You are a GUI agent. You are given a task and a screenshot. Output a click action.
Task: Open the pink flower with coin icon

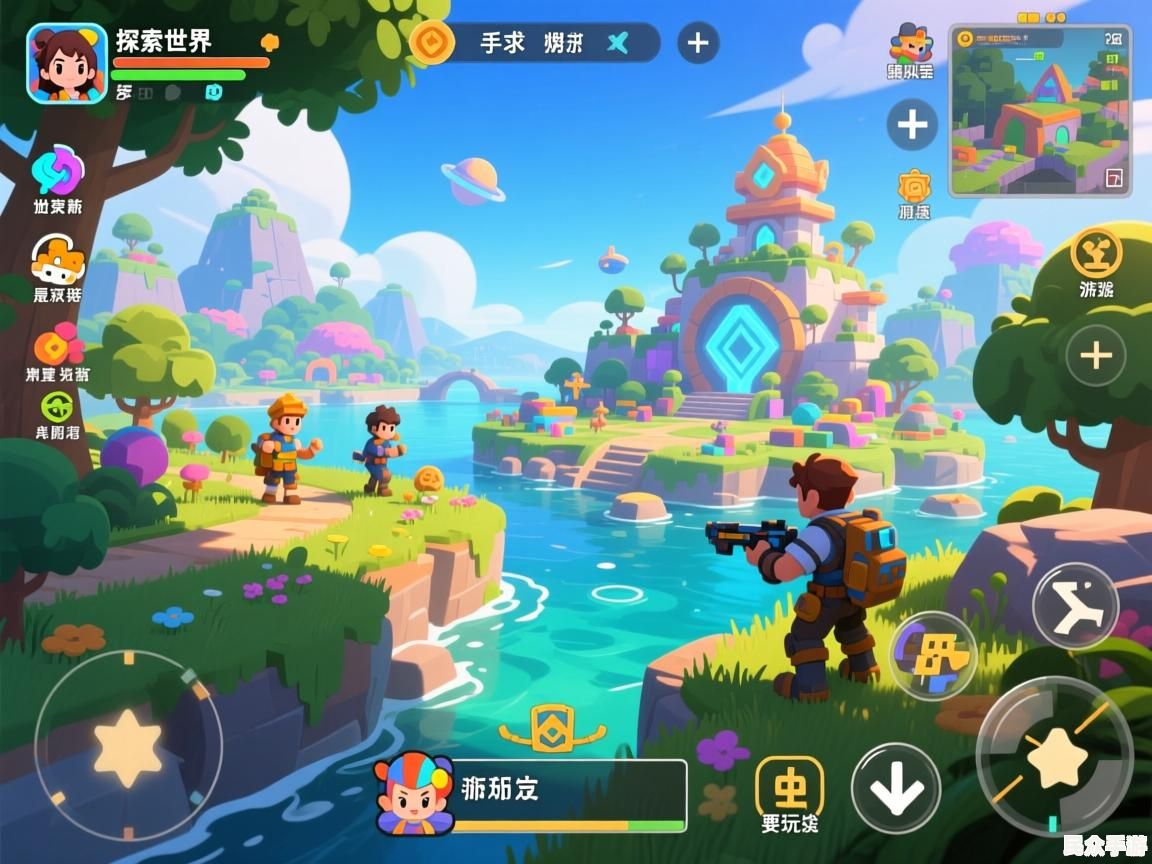click(x=58, y=344)
